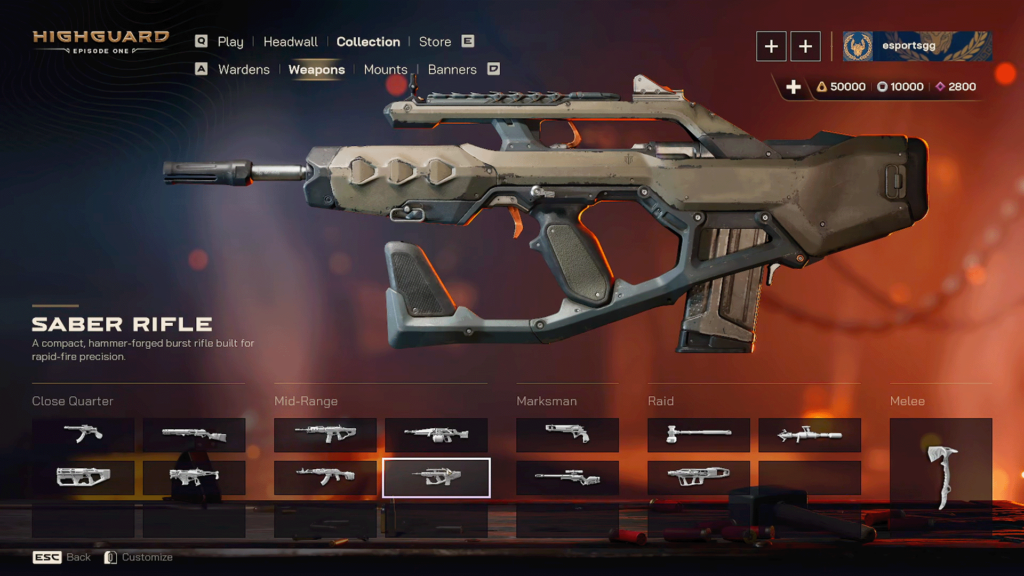Viewport: 1024px width, 576px height.
Task: Go to the Headwall section
Action: pyautogui.click(x=290, y=42)
